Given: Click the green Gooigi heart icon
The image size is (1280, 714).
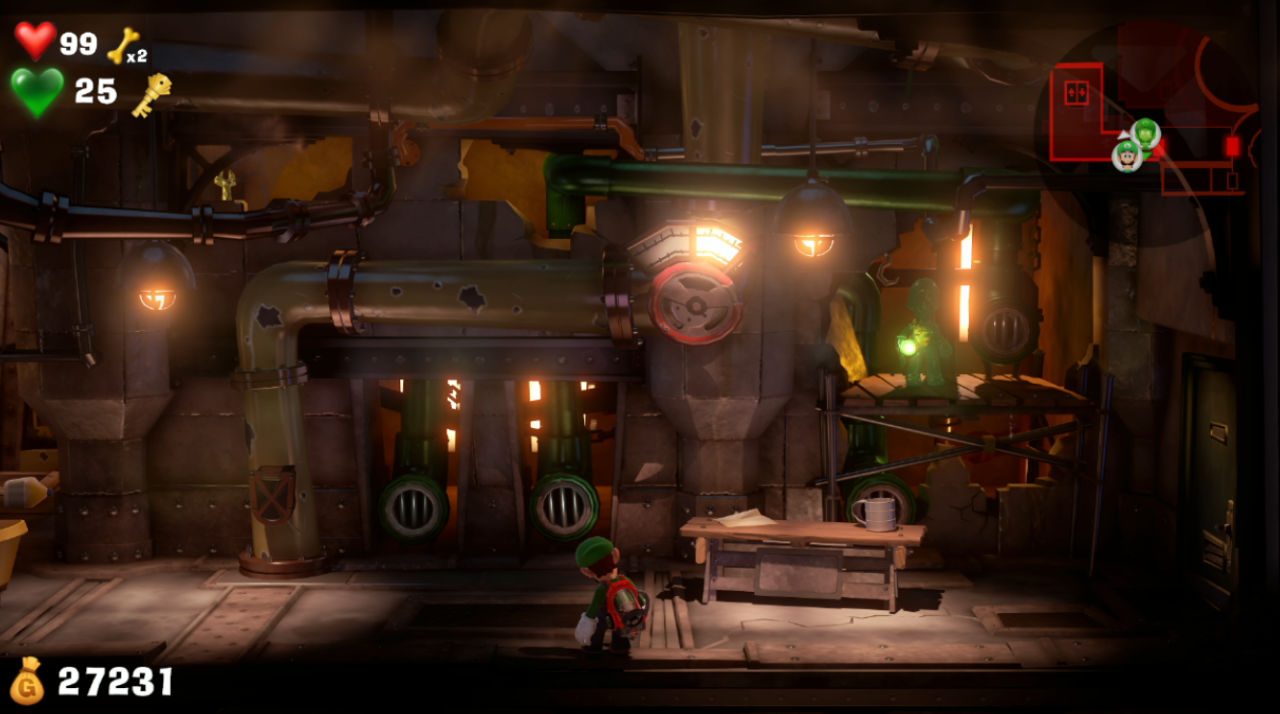Looking at the screenshot, I should (x=37, y=92).
